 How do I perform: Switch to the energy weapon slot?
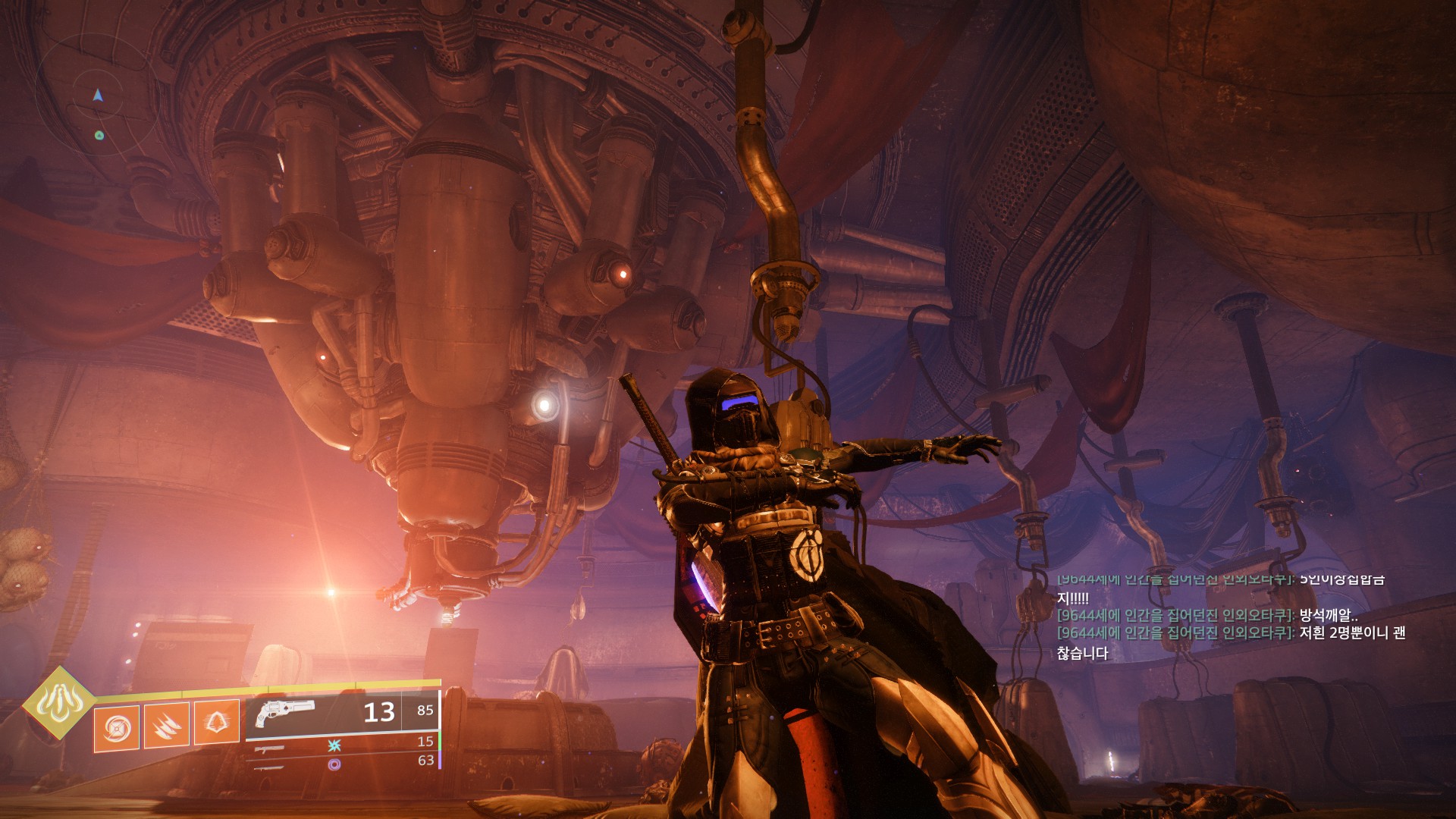pos(270,748)
